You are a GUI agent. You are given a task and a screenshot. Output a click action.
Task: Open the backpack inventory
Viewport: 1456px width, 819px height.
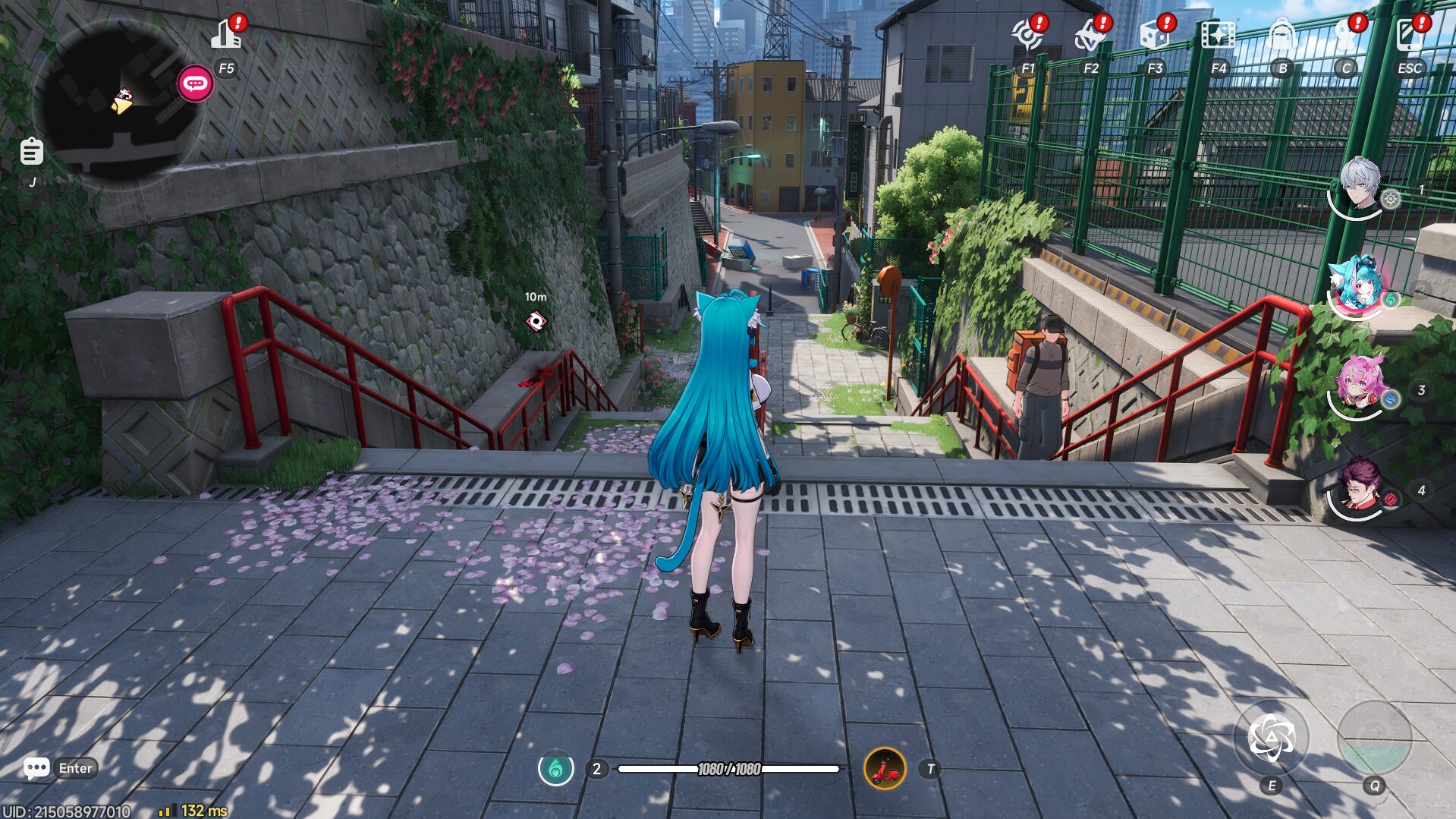(1281, 36)
